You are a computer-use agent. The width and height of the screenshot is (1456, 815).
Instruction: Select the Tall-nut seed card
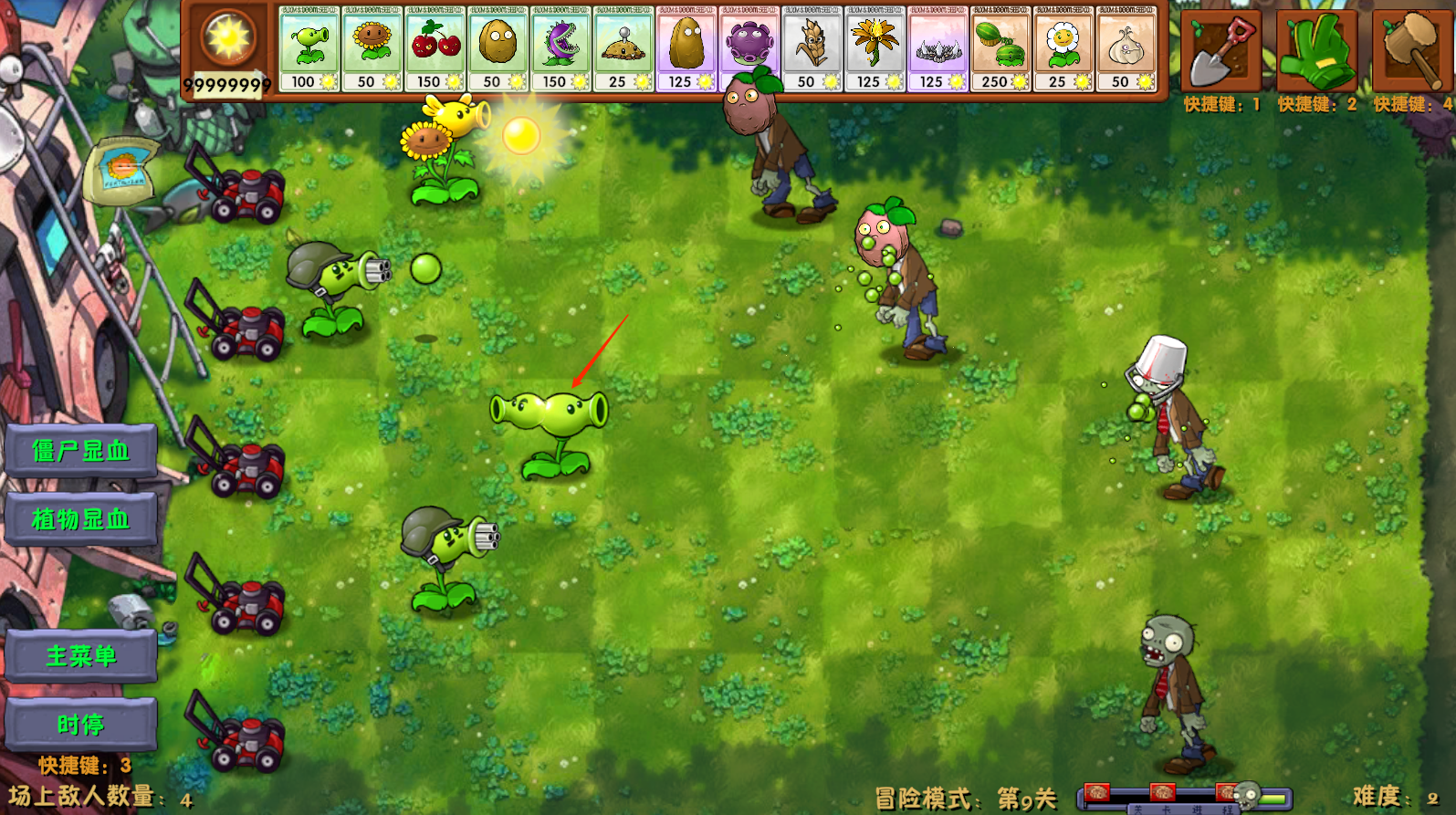coord(686,48)
